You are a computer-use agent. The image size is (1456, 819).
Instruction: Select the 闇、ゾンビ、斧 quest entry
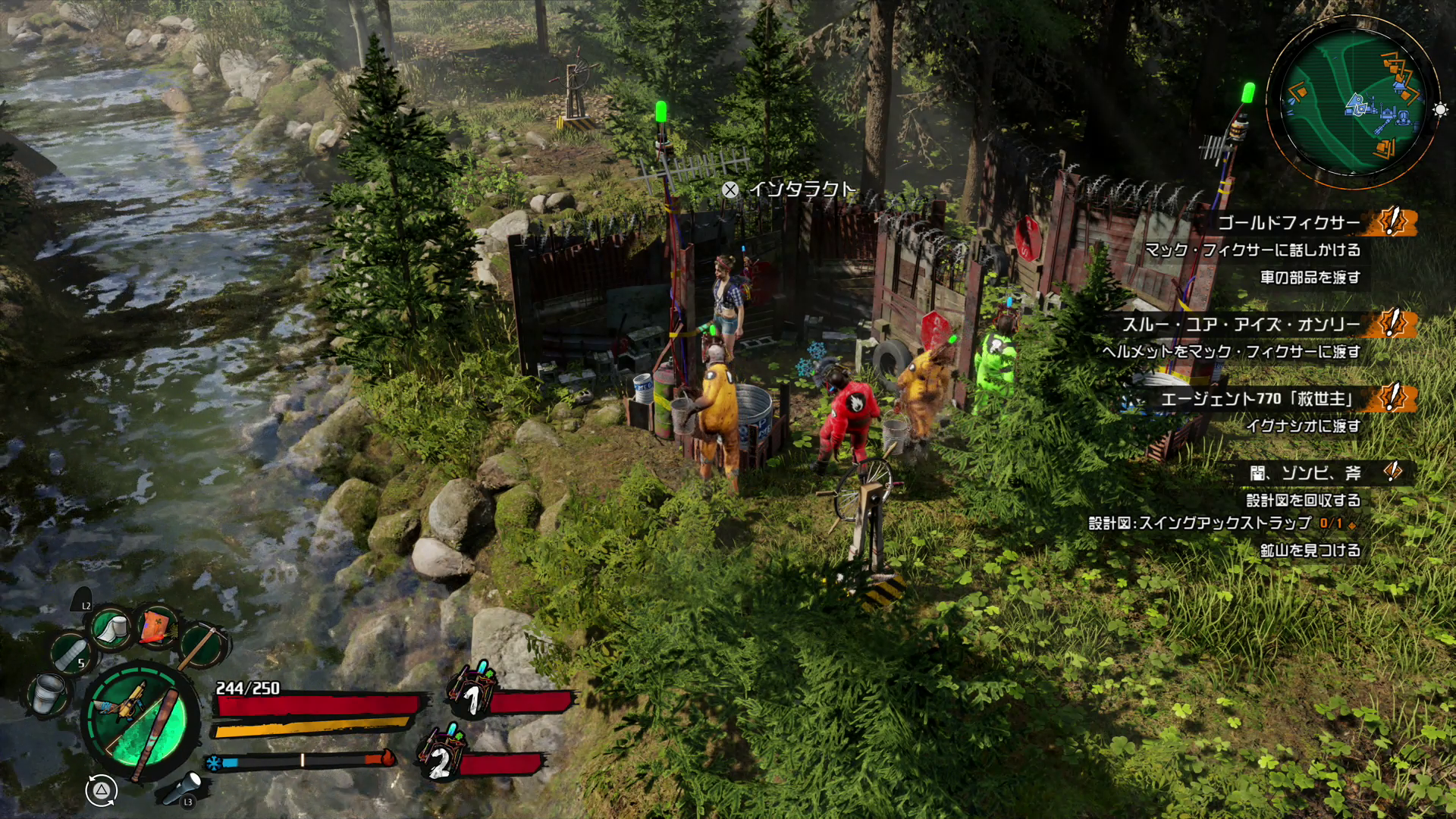[1304, 473]
